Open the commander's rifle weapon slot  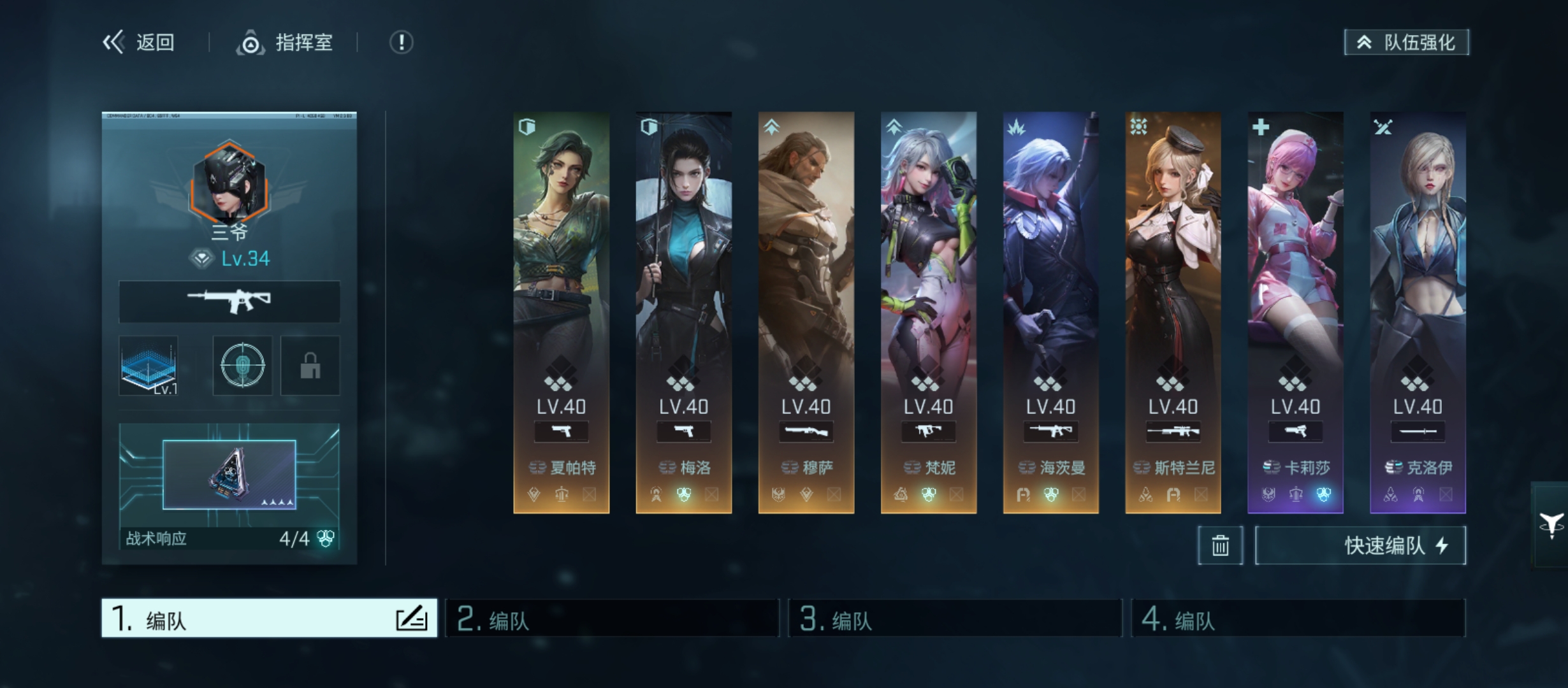[x=229, y=301]
